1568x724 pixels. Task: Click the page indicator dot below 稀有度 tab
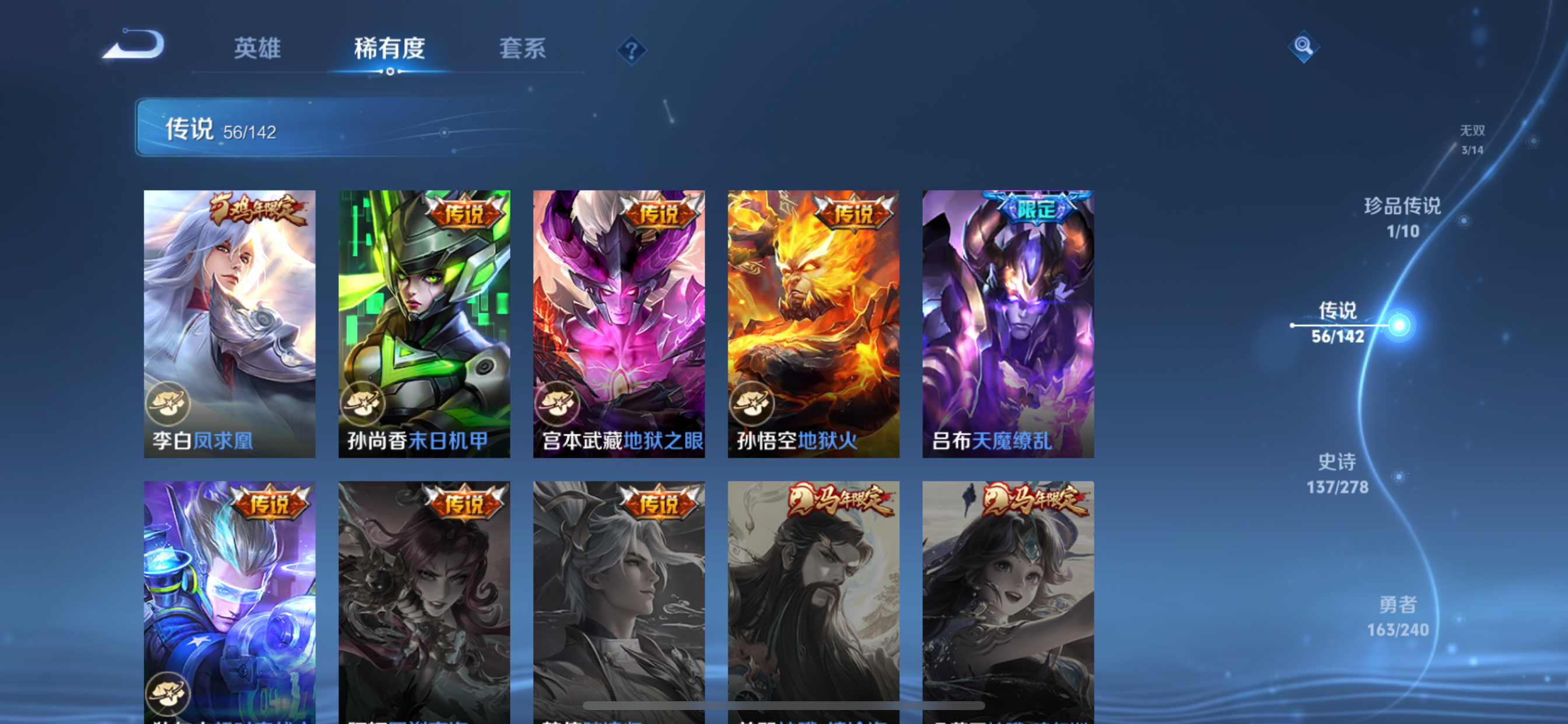[390, 73]
